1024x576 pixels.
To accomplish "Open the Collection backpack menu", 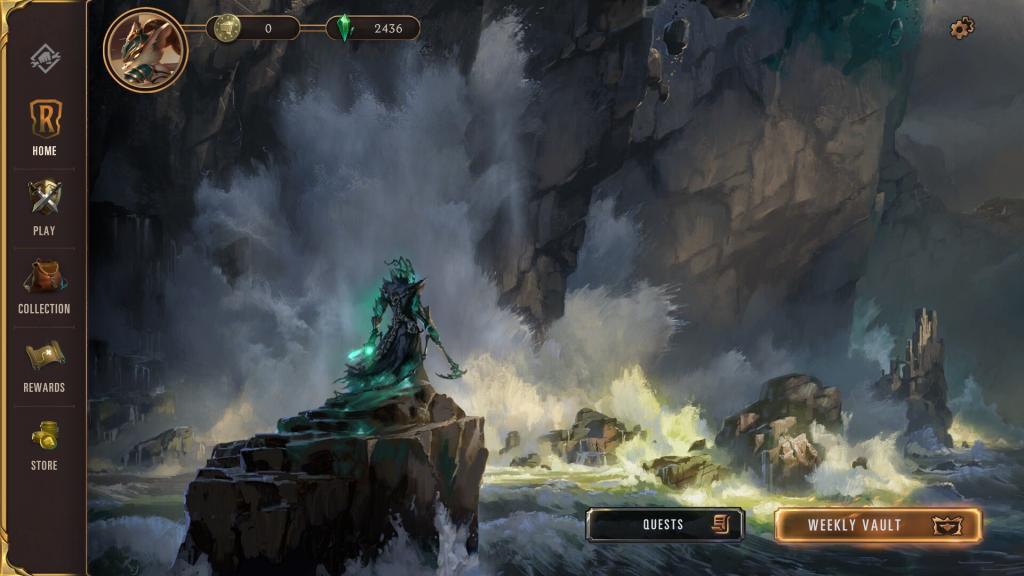I will (x=44, y=285).
